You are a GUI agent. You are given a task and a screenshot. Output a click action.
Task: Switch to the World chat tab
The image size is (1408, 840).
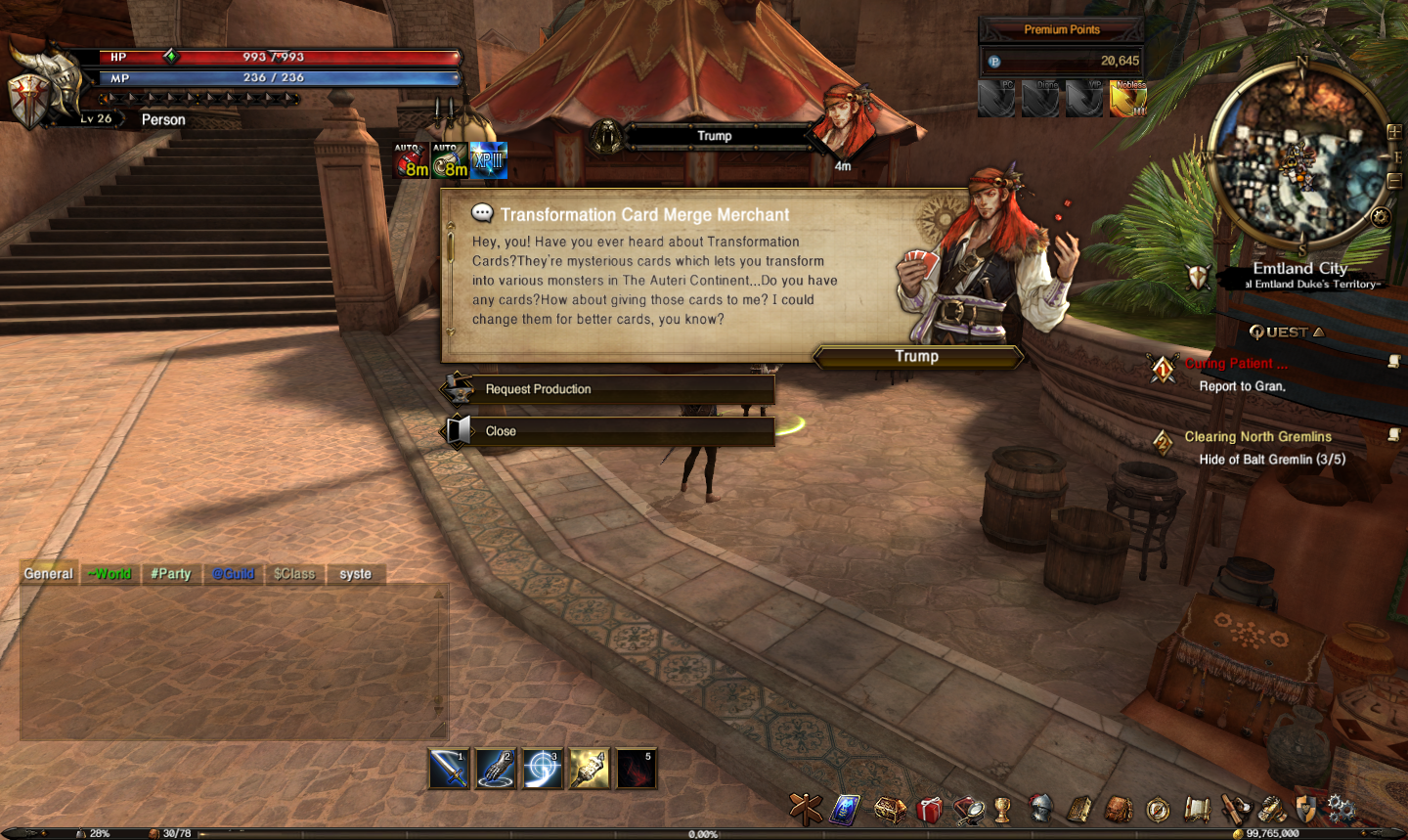click(x=109, y=574)
